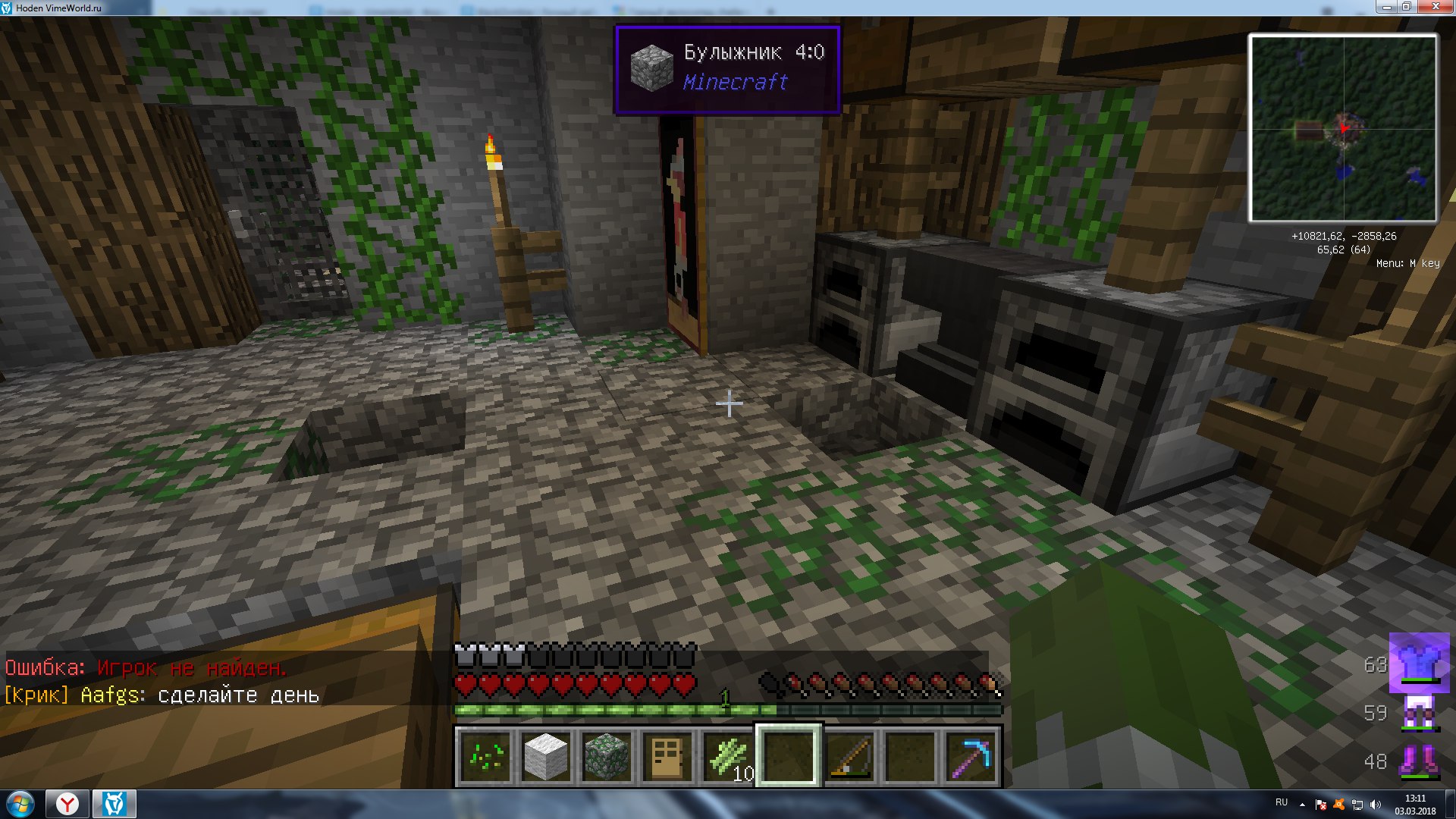Pick the sugar cane stack slot

pyautogui.click(x=728, y=756)
